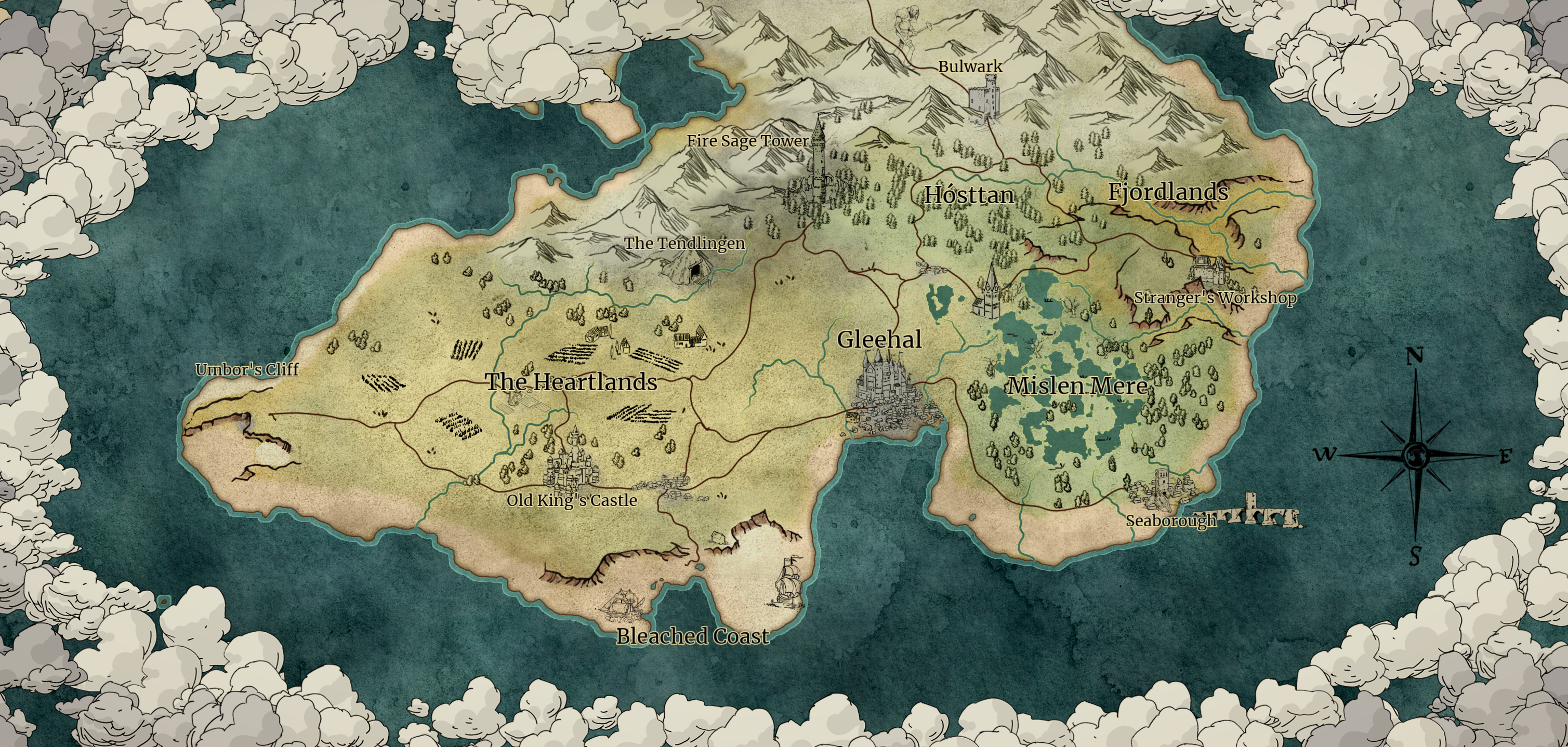Select the Bulwark location on the map
Image resolution: width=1568 pixels, height=747 pixels.
pyautogui.click(x=970, y=66)
